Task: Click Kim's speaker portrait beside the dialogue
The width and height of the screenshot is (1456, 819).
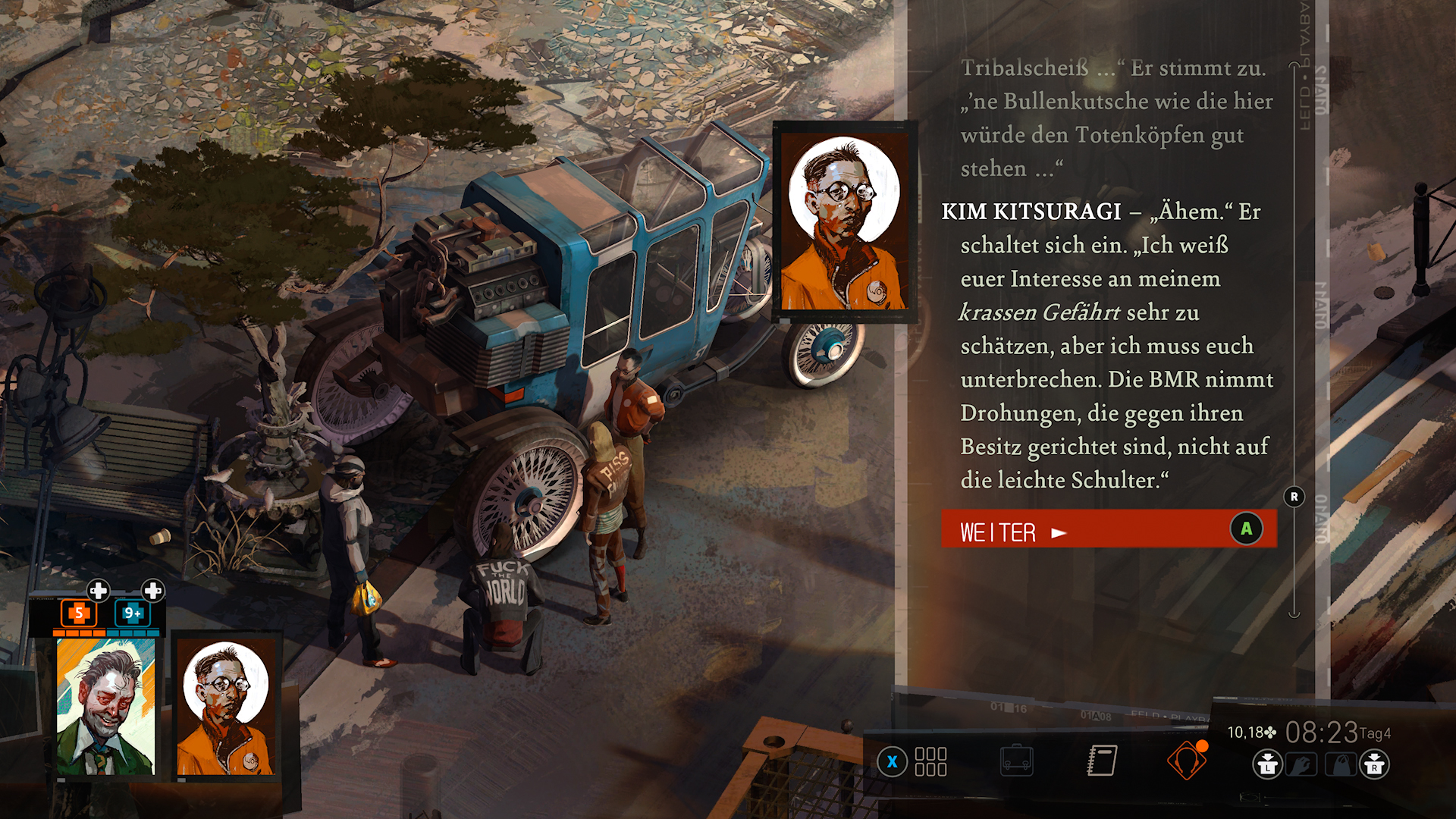Action: point(844,222)
